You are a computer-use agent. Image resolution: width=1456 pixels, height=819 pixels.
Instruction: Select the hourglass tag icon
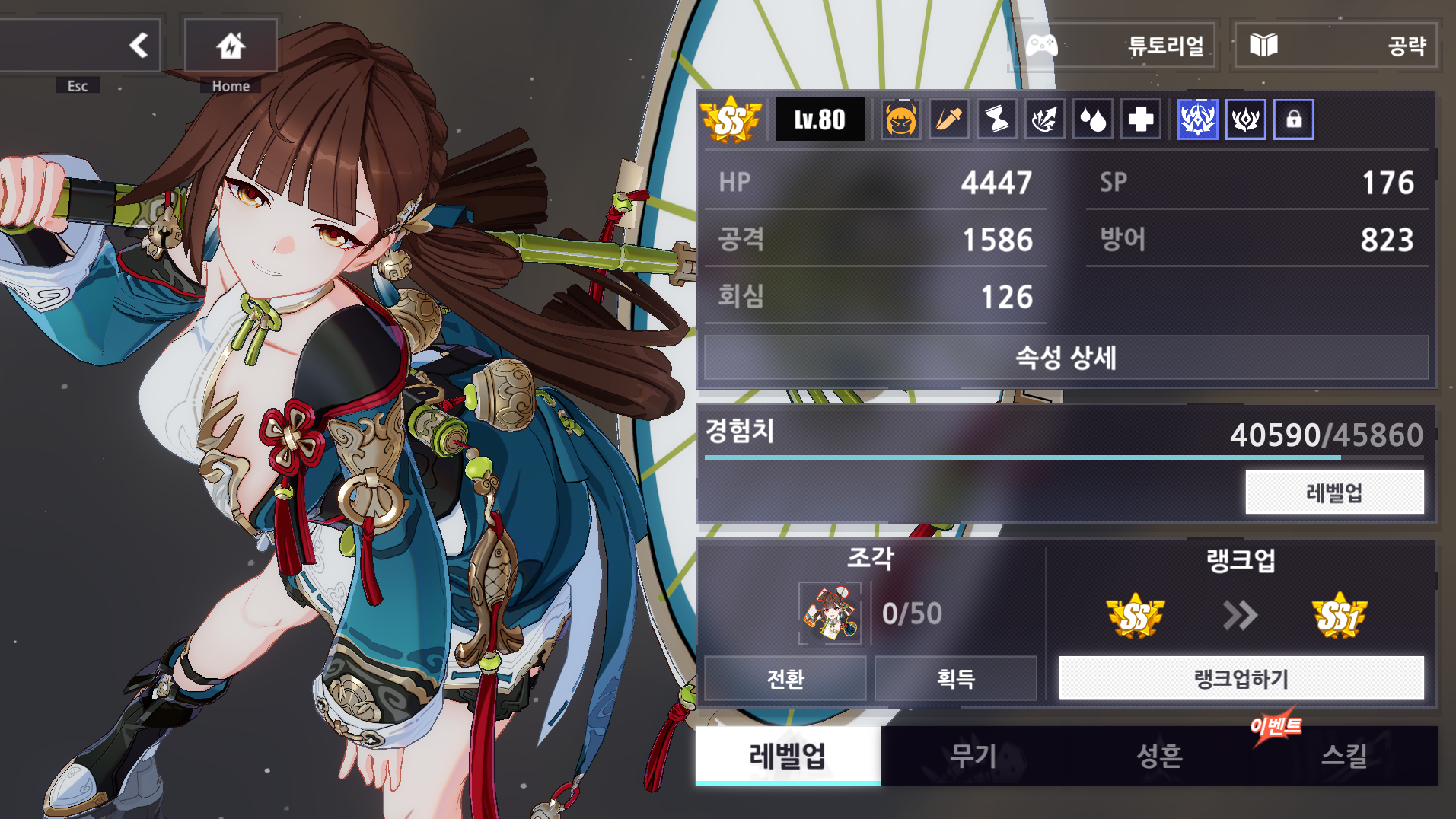click(997, 120)
